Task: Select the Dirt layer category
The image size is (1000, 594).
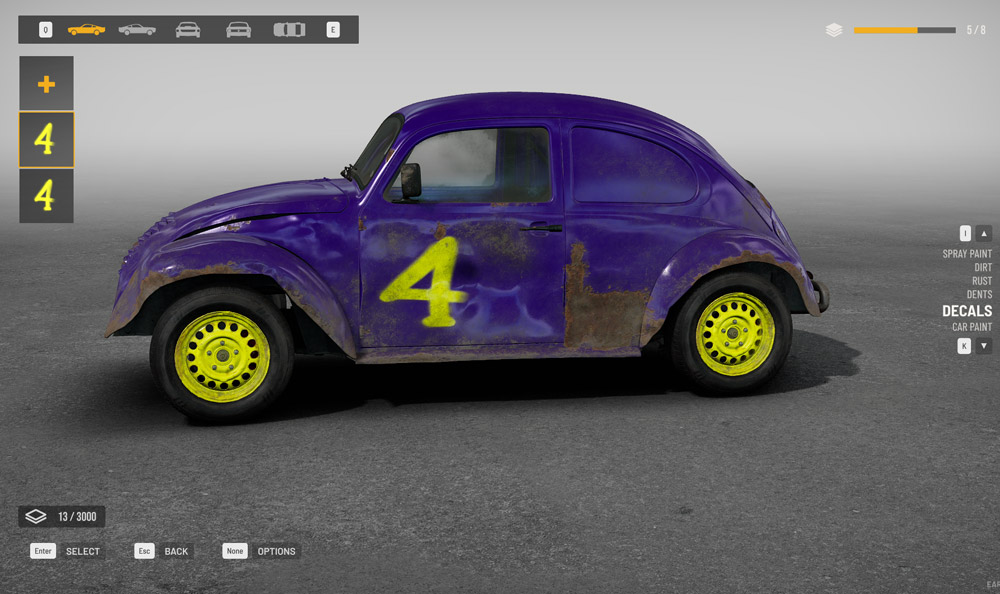Action: tap(983, 268)
